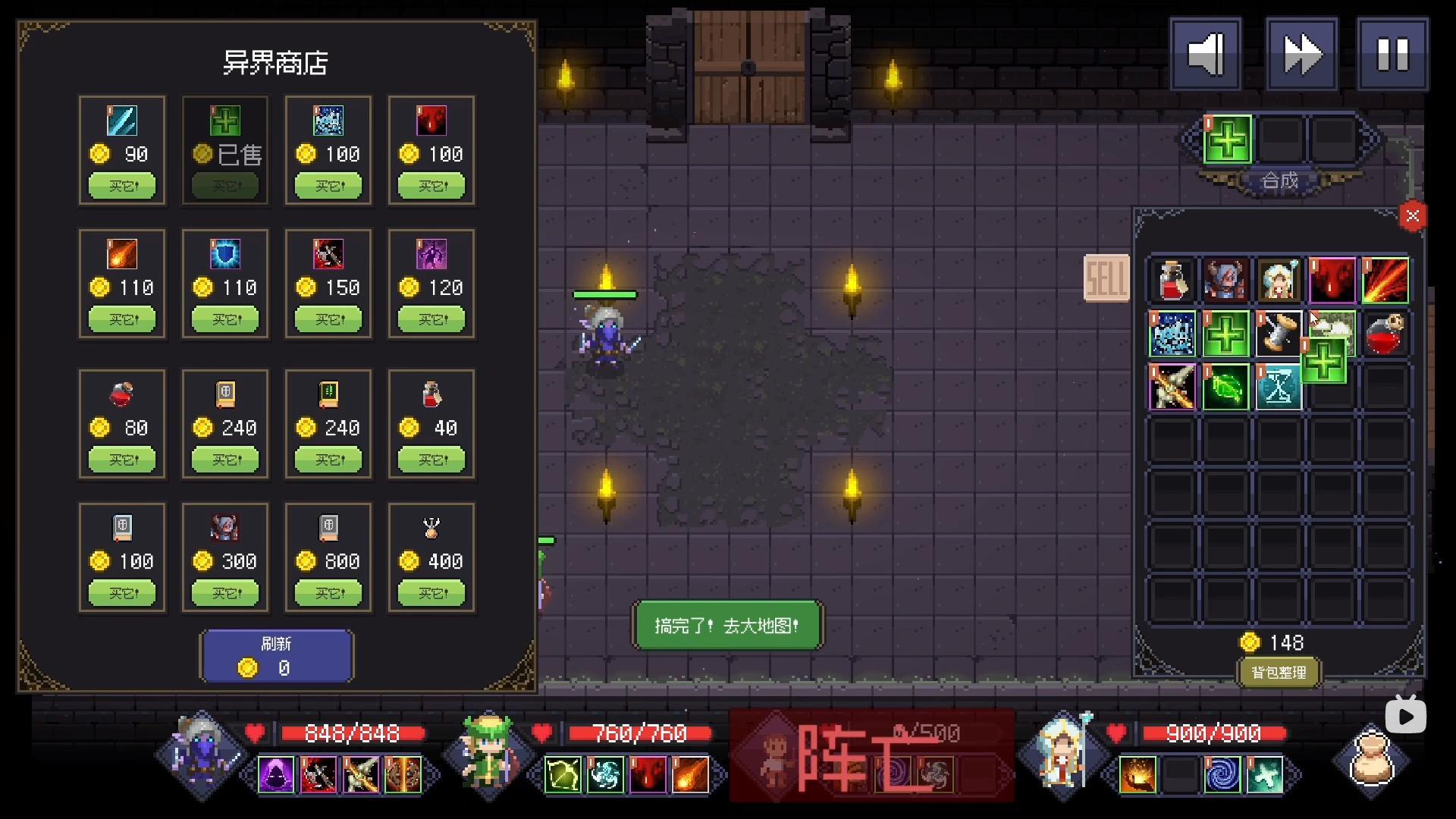The height and width of the screenshot is (819, 1456).
Task: Buy the 400 gold medal item
Action: tap(431, 593)
